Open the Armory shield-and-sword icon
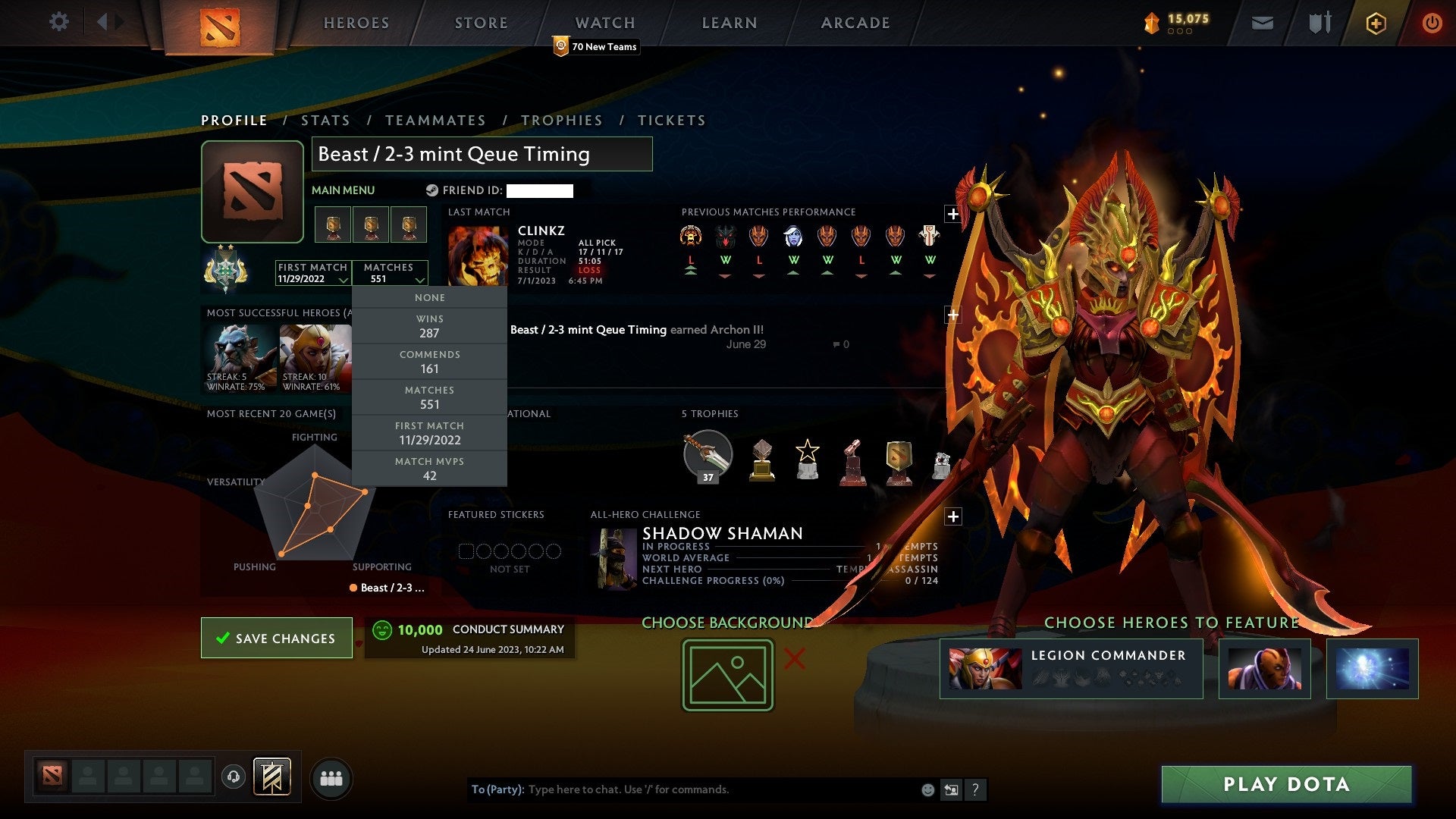Screen dimensions: 1456x819 coord(1319,23)
